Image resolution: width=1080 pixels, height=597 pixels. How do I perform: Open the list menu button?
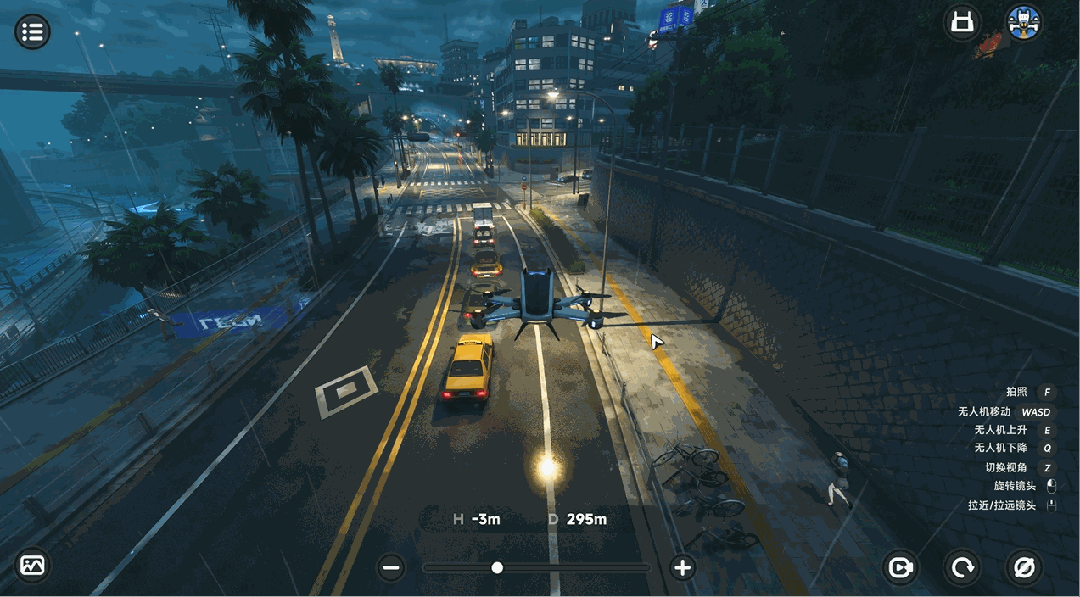[x=32, y=31]
